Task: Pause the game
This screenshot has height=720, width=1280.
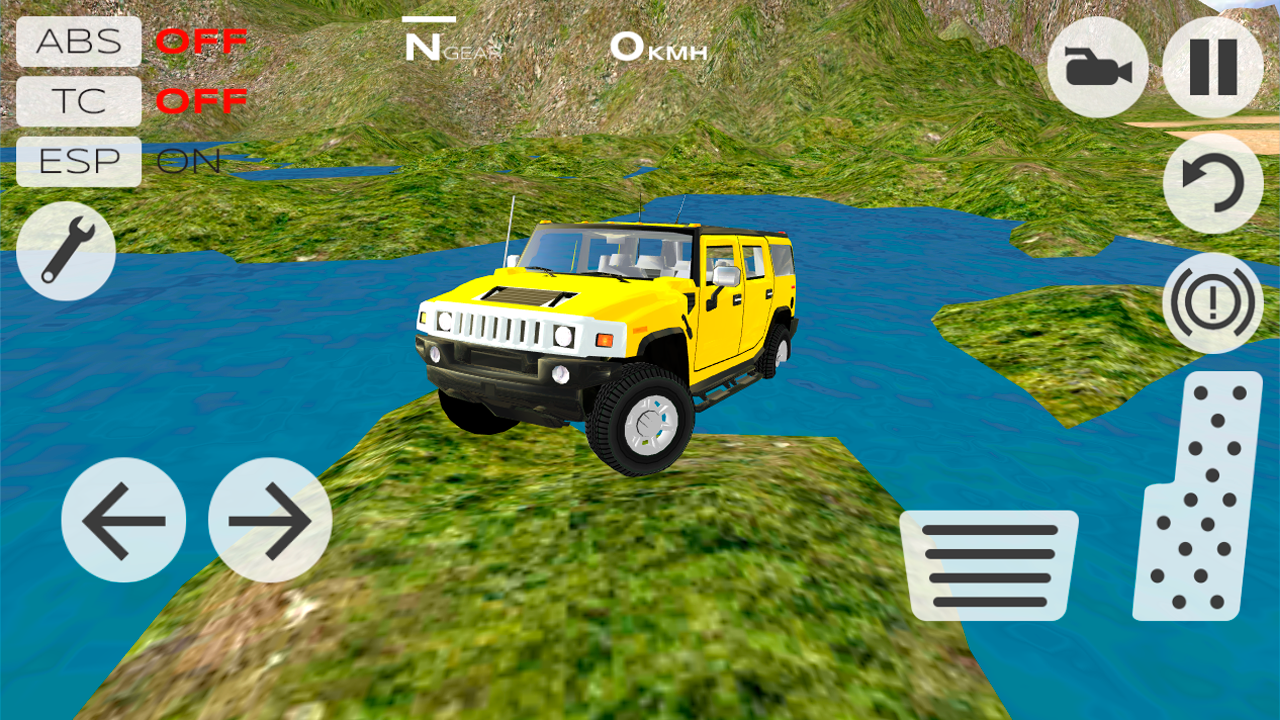Action: tap(1213, 67)
